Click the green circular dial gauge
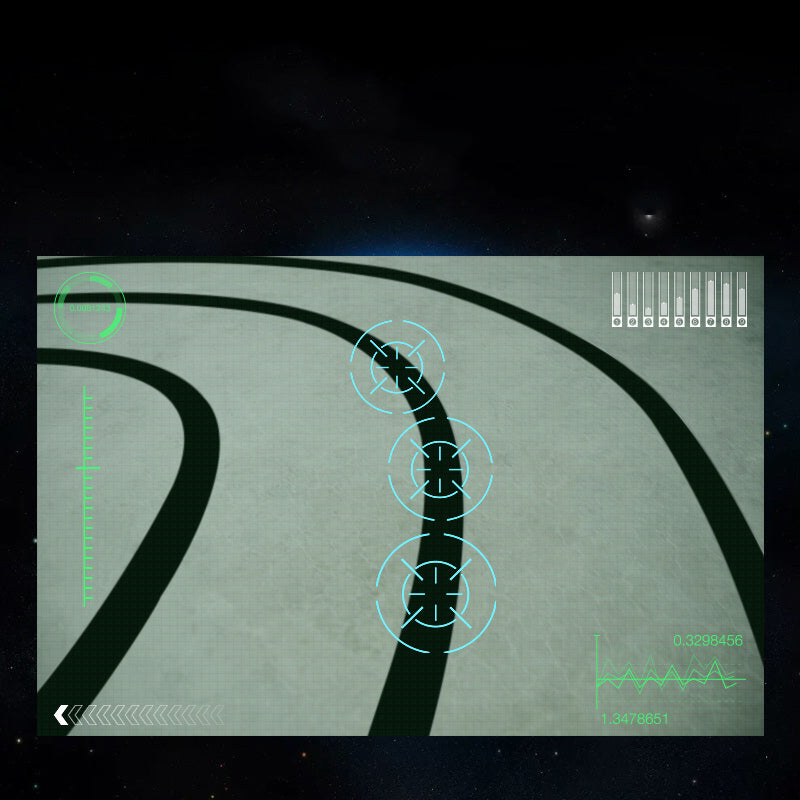Image resolution: width=800 pixels, height=800 pixels. (89, 307)
